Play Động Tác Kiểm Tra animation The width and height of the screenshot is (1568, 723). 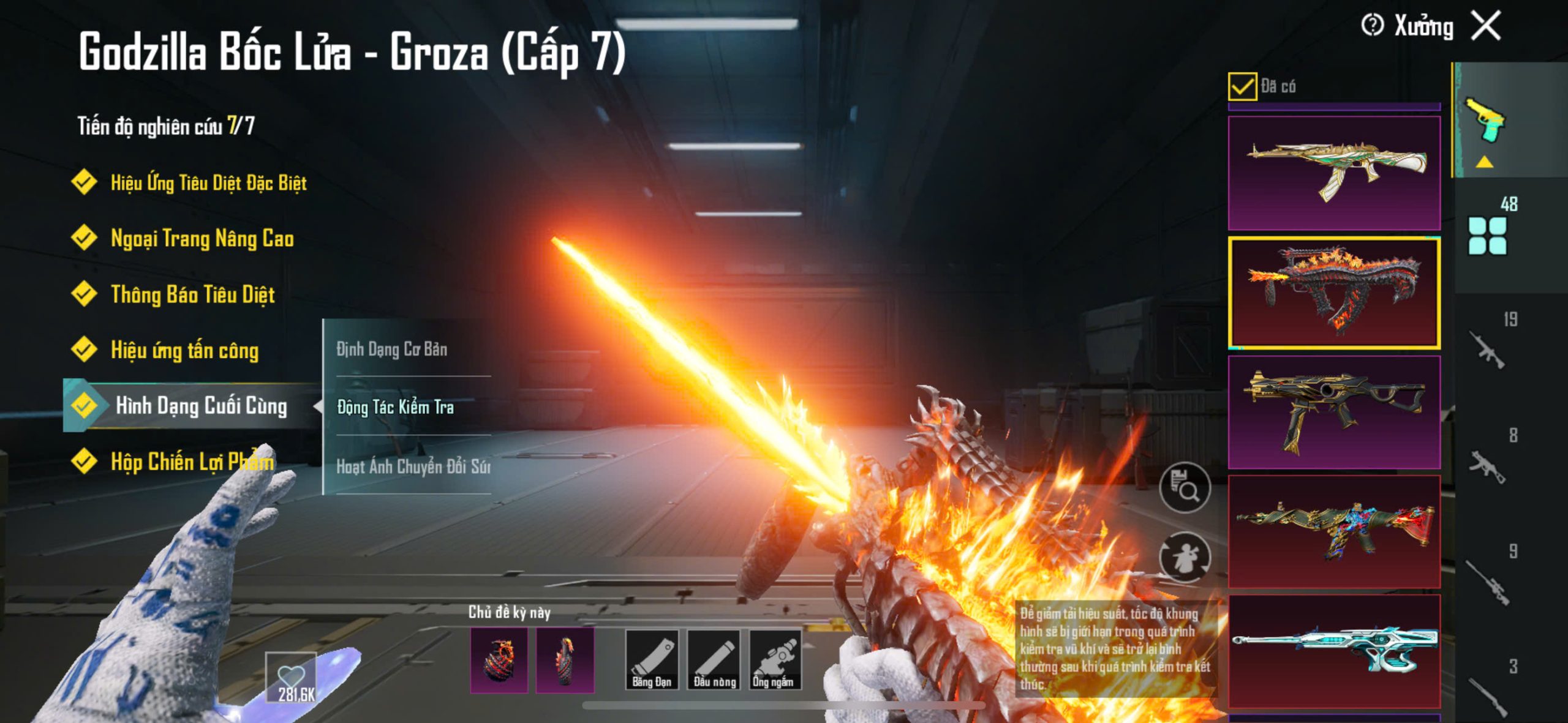(396, 407)
